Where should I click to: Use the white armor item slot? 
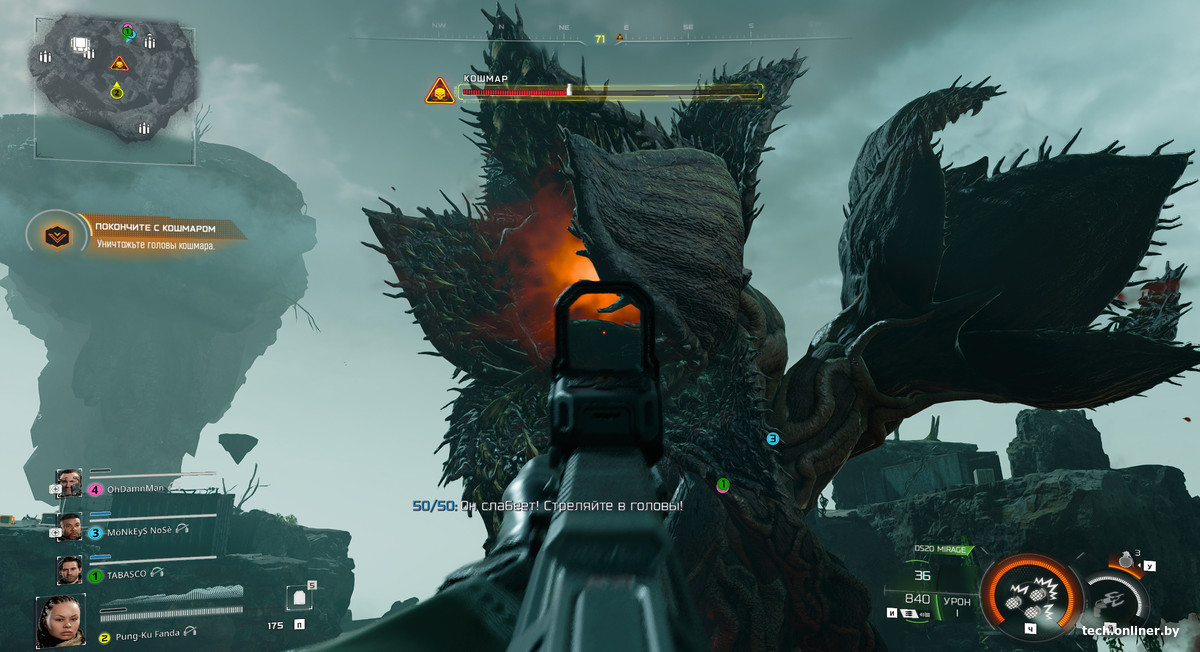tap(297, 598)
